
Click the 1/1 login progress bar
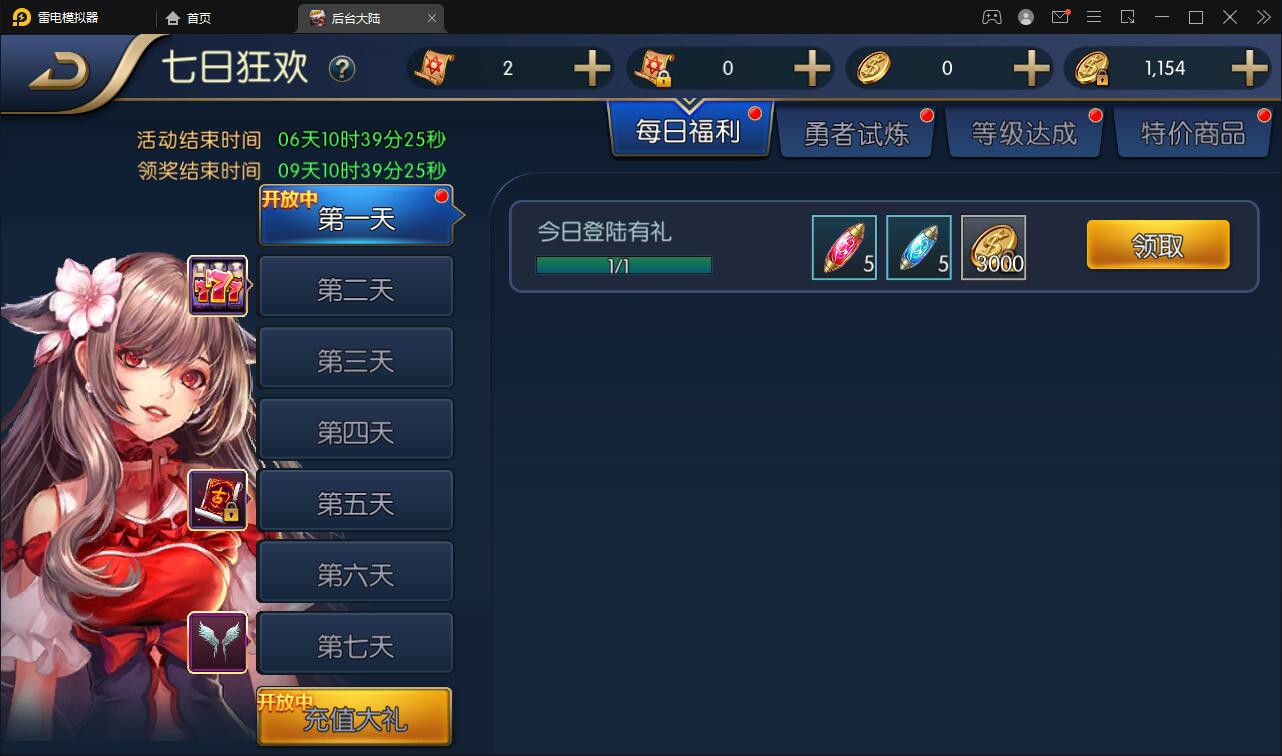click(623, 265)
